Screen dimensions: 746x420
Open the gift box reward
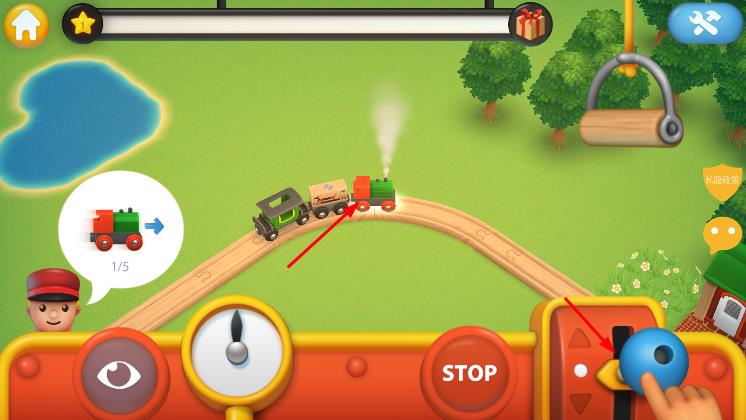pos(530,24)
